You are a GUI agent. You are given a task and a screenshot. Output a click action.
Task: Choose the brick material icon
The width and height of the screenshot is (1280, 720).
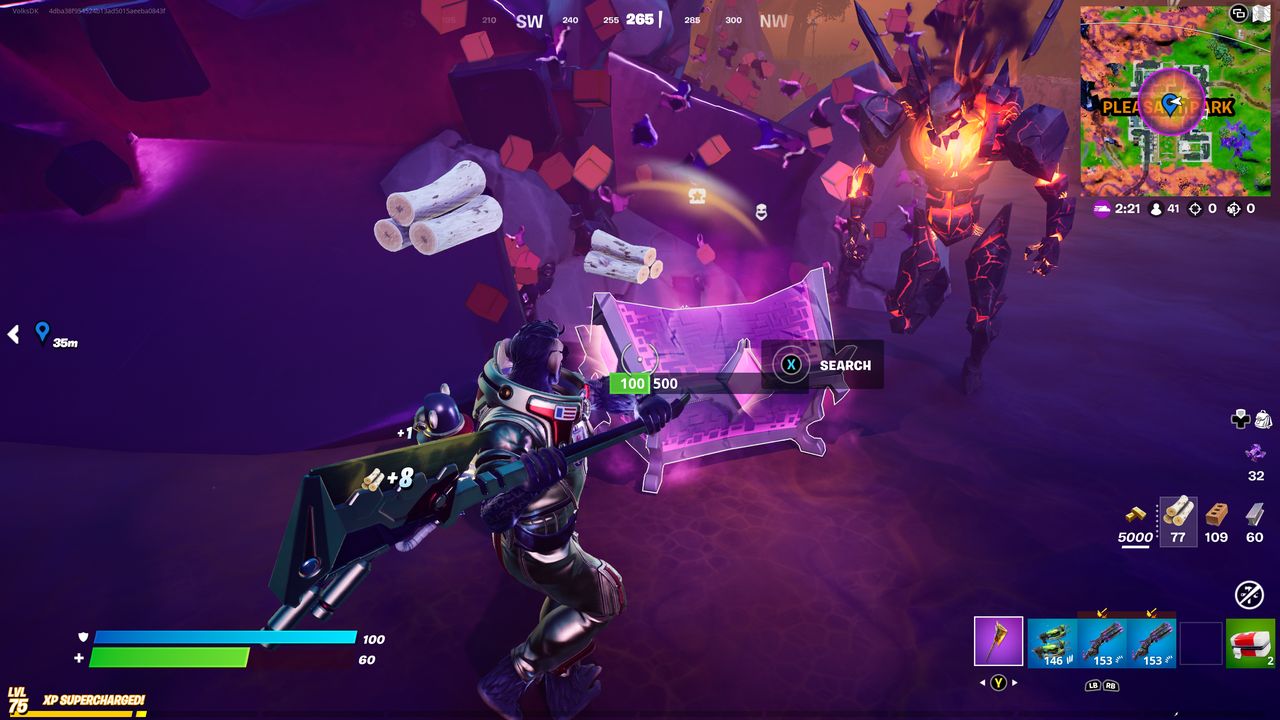[1216, 513]
